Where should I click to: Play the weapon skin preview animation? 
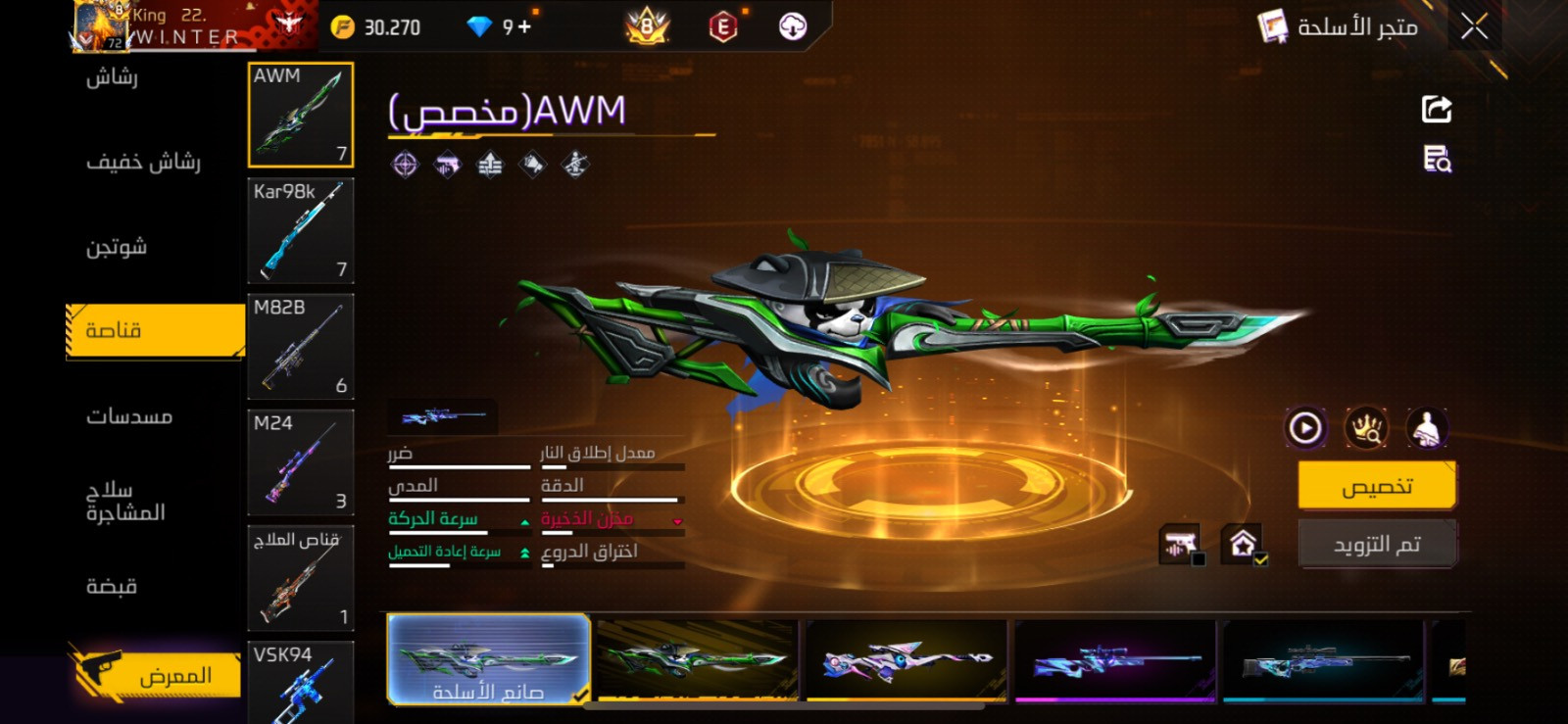coord(1305,428)
